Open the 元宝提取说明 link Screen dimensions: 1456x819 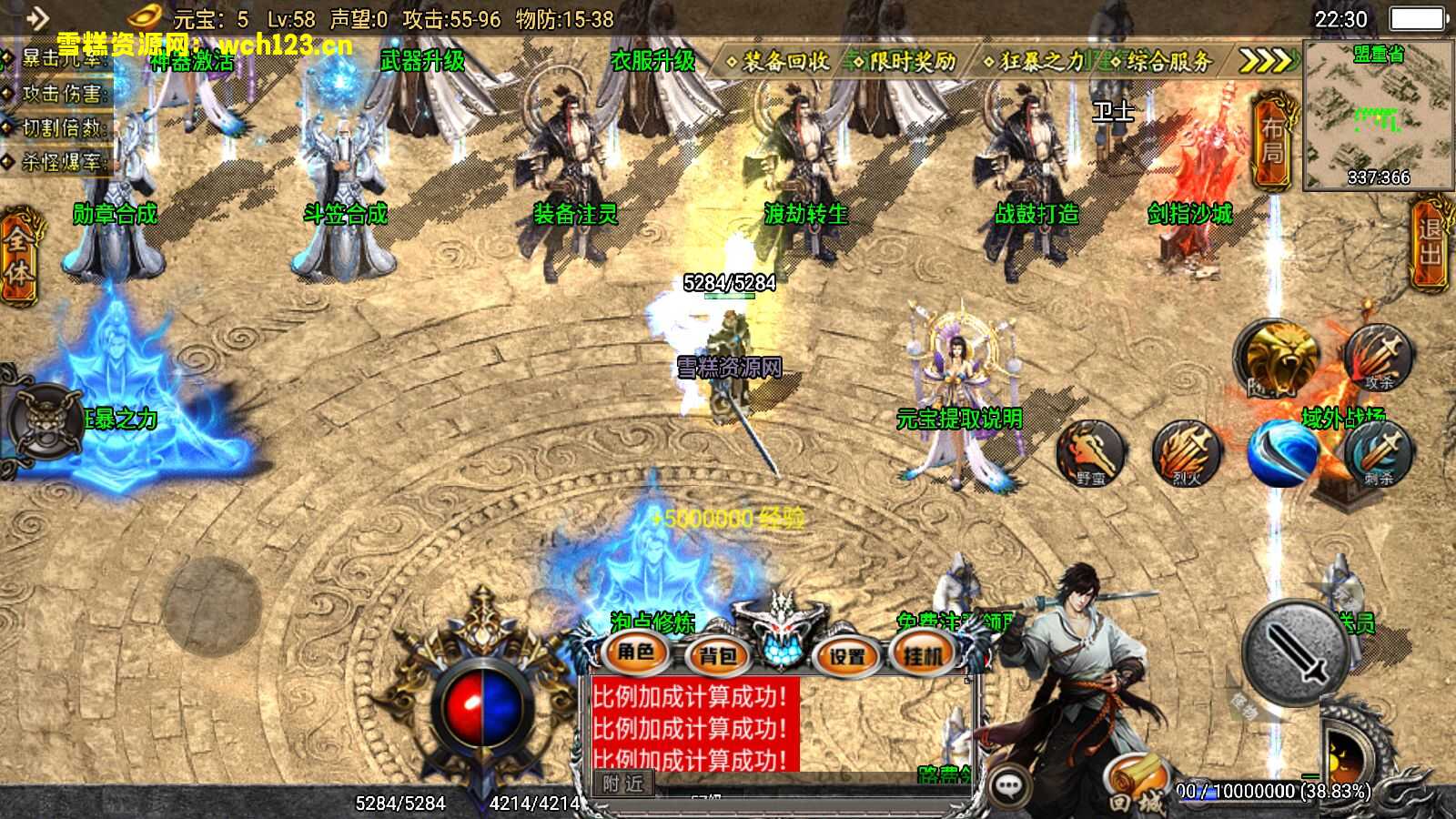960,420
